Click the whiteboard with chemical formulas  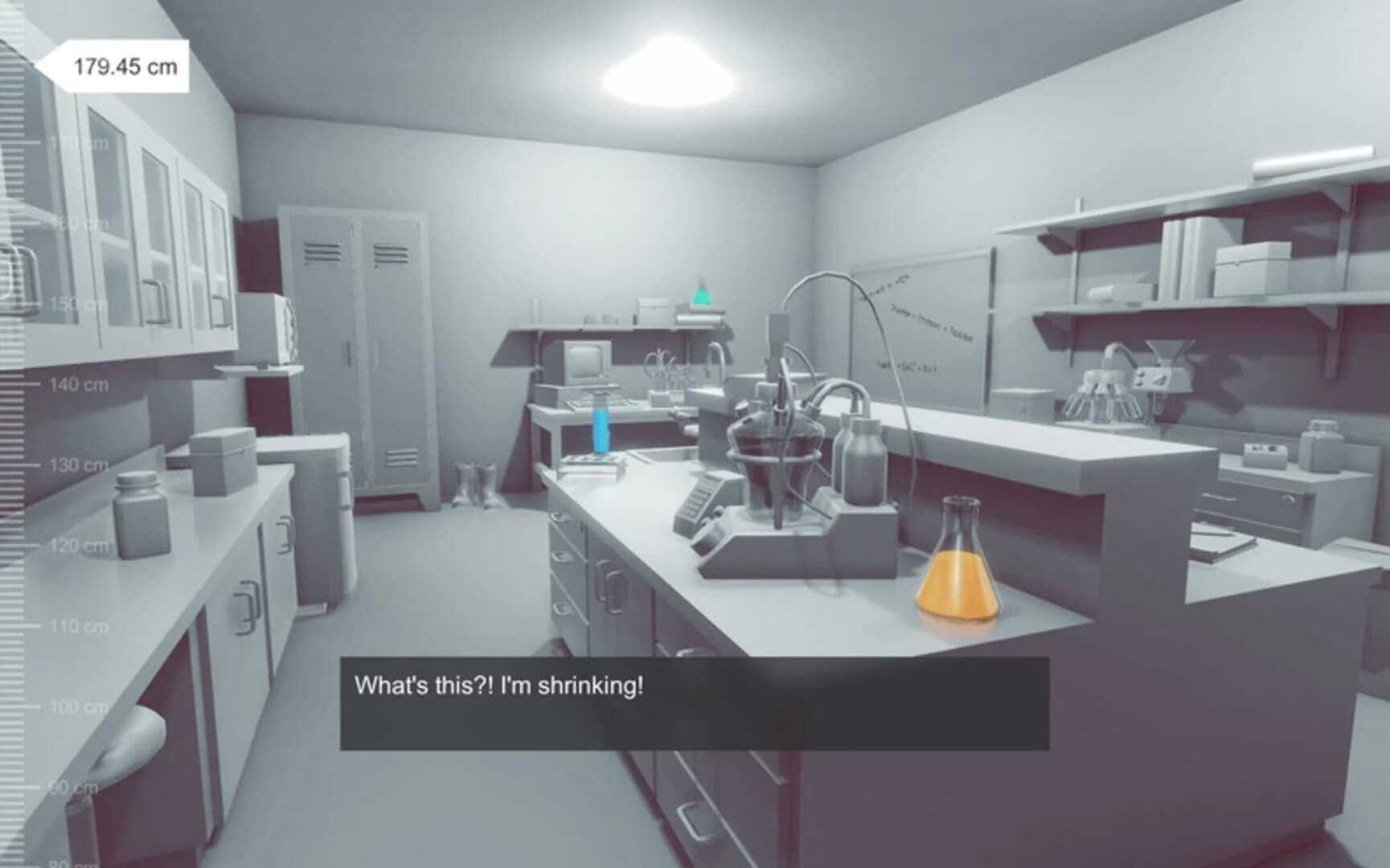pyautogui.click(x=916, y=321)
